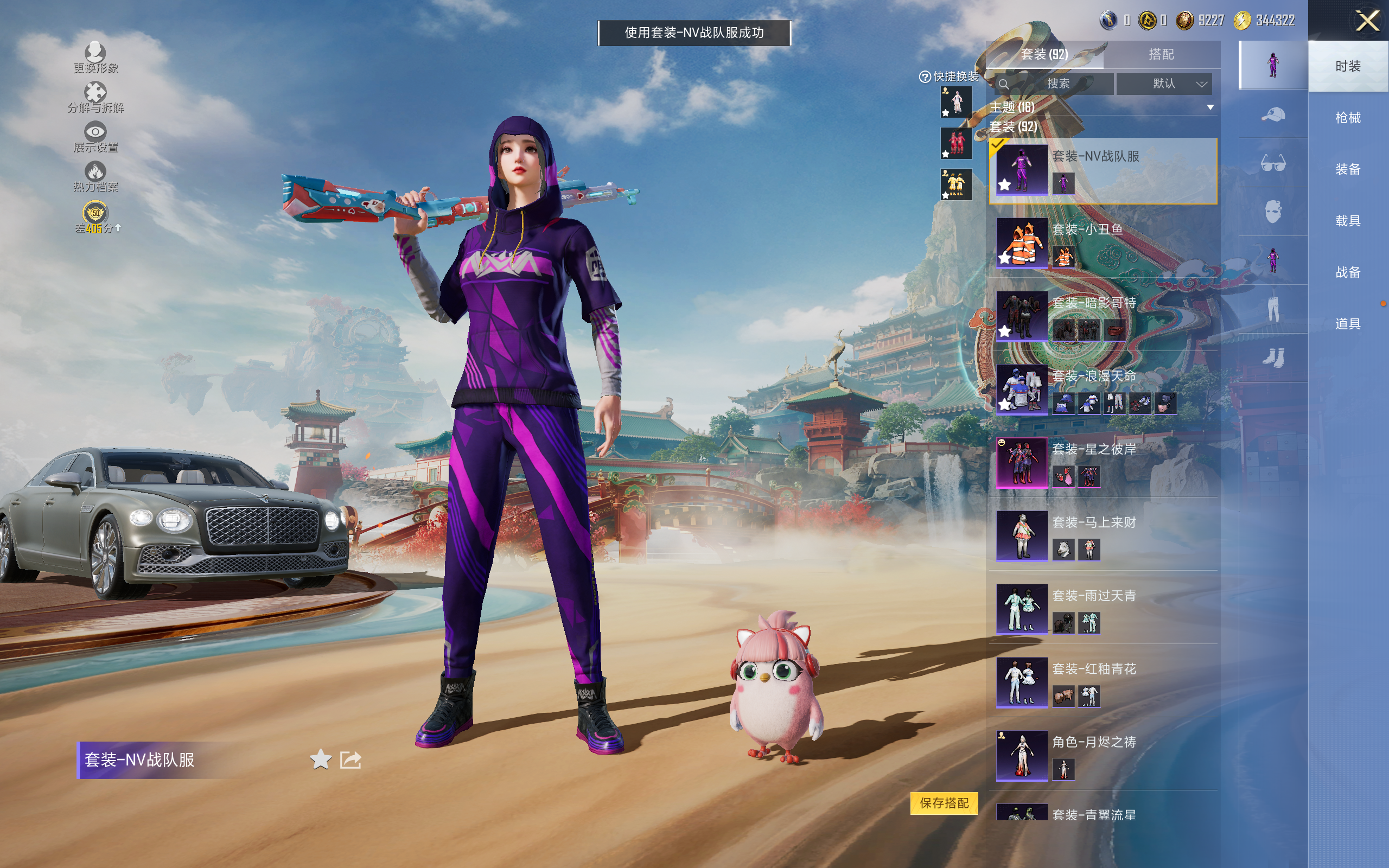
Task: Save the outfit with 保存搭配
Action: [x=944, y=802]
